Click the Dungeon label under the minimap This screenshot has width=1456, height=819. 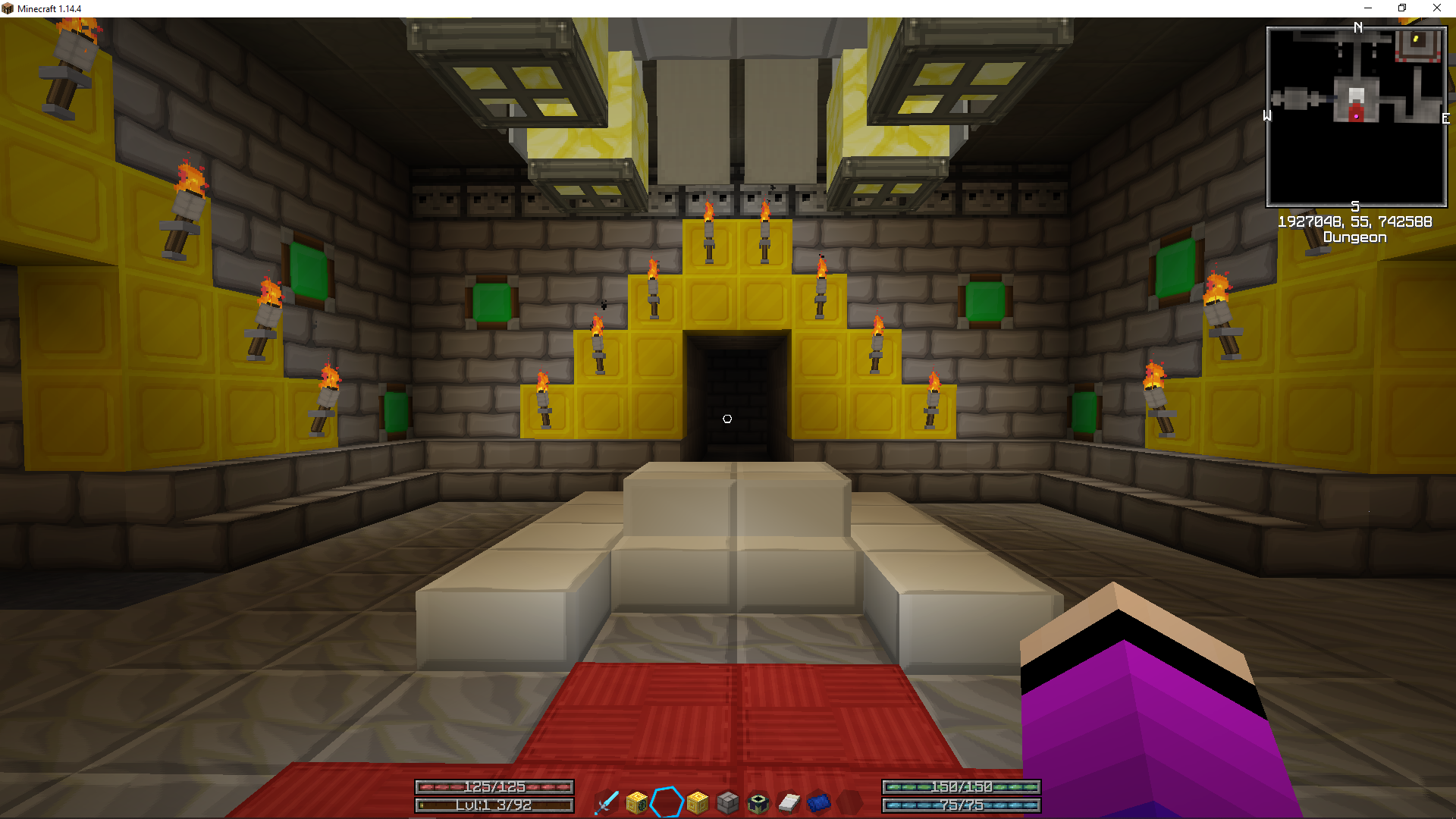click(1355, 237)
